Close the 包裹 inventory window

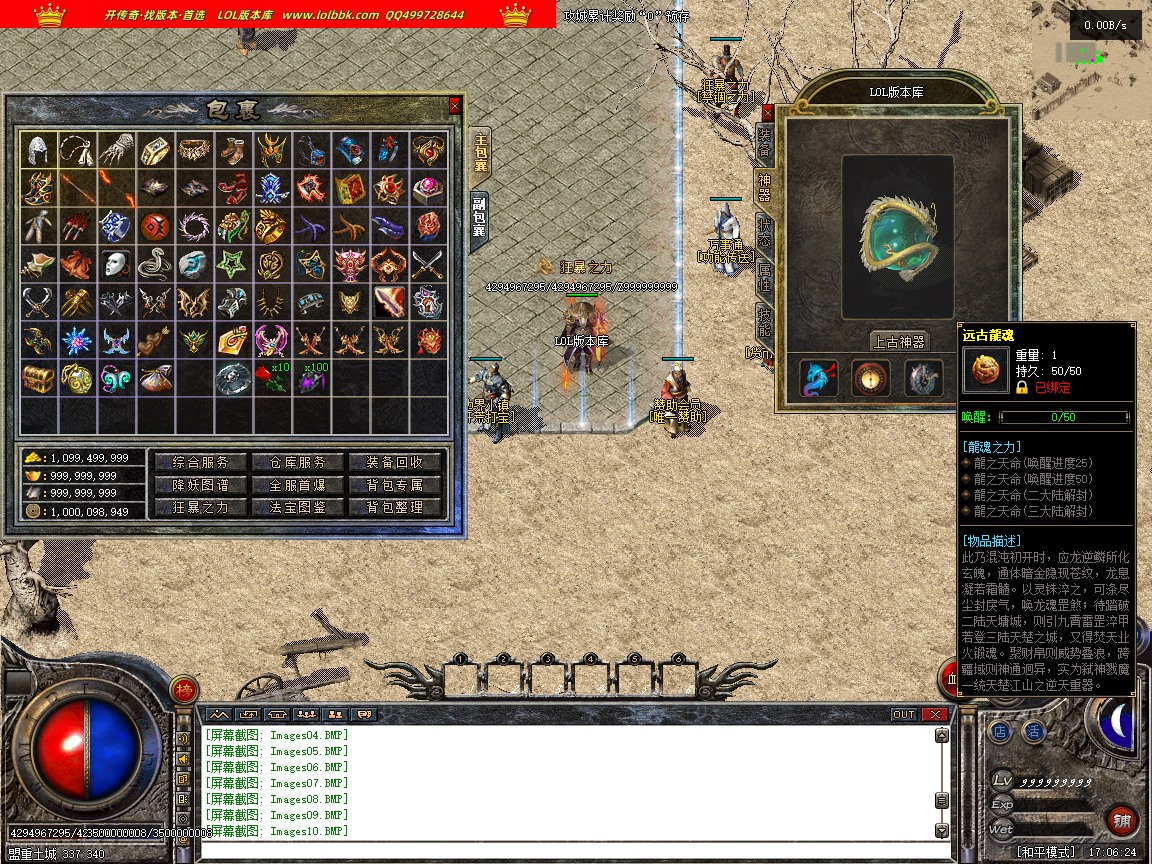(455, 105)
